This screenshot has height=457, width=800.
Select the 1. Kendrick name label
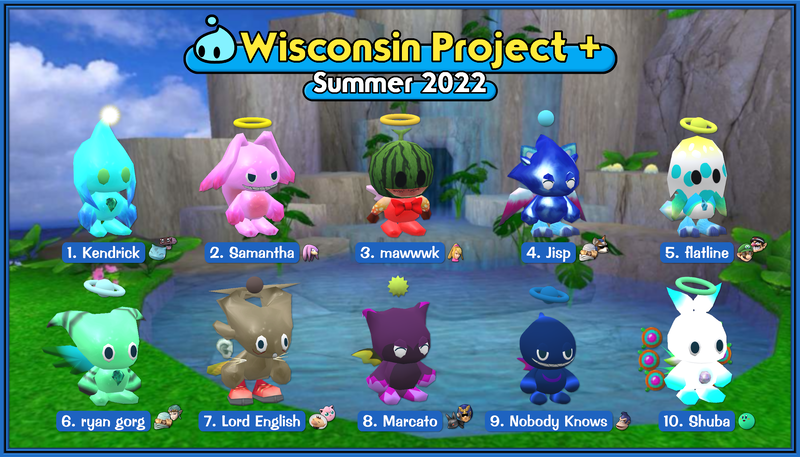coord(103,252)
